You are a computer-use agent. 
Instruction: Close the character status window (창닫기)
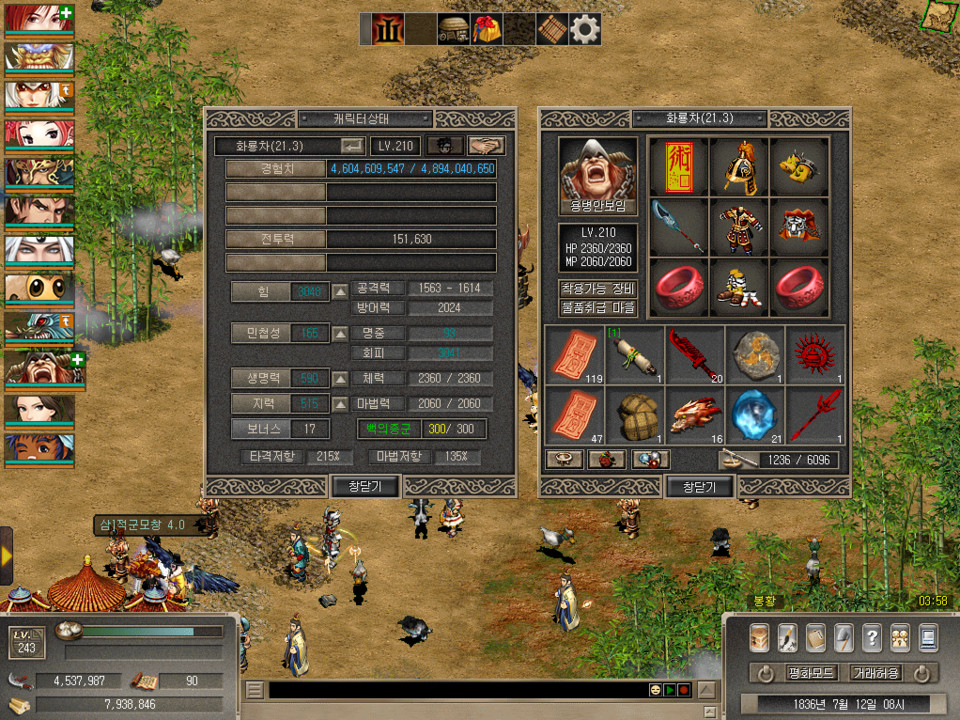[366, 486]
